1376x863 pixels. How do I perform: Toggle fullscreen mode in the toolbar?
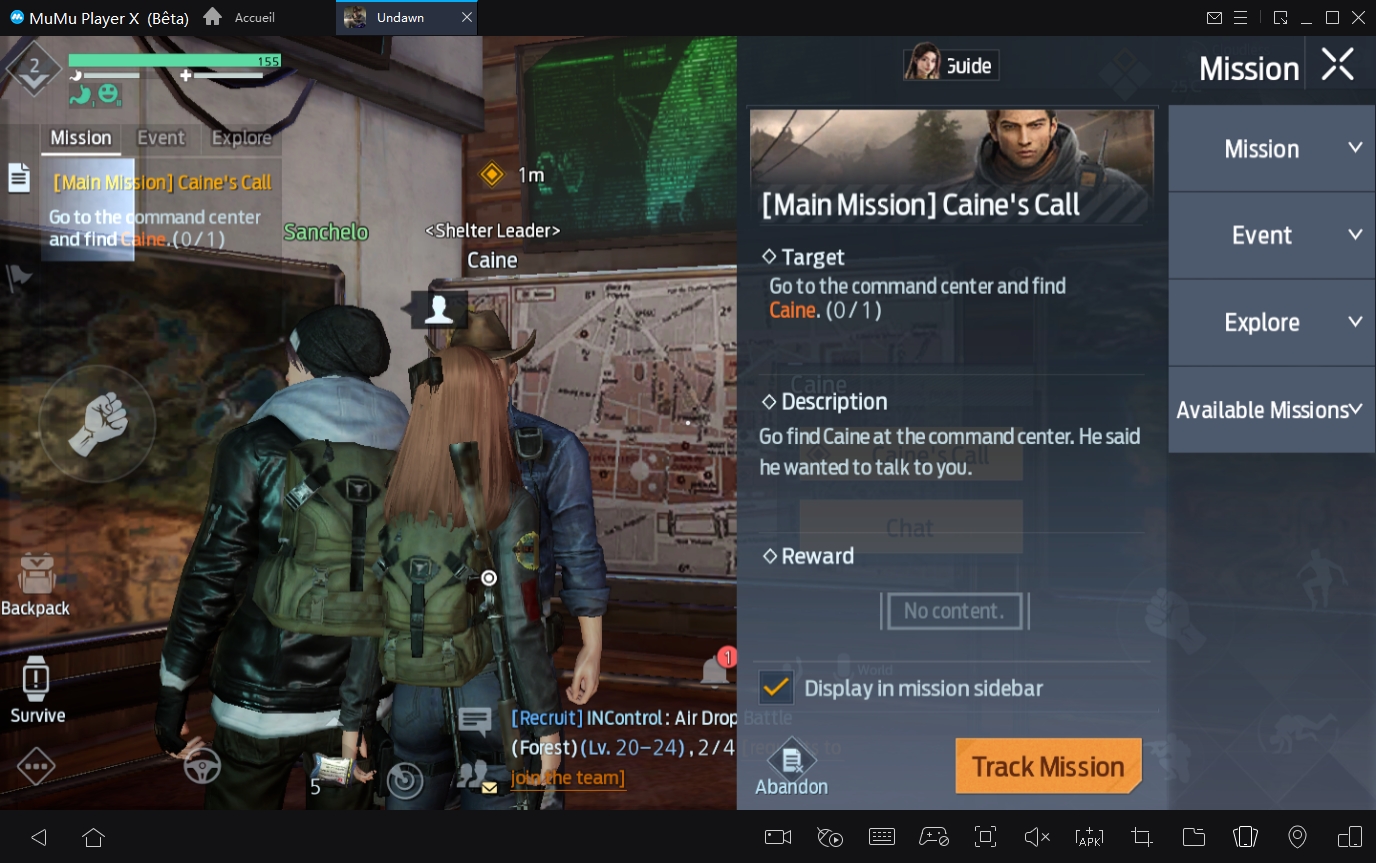985,837
